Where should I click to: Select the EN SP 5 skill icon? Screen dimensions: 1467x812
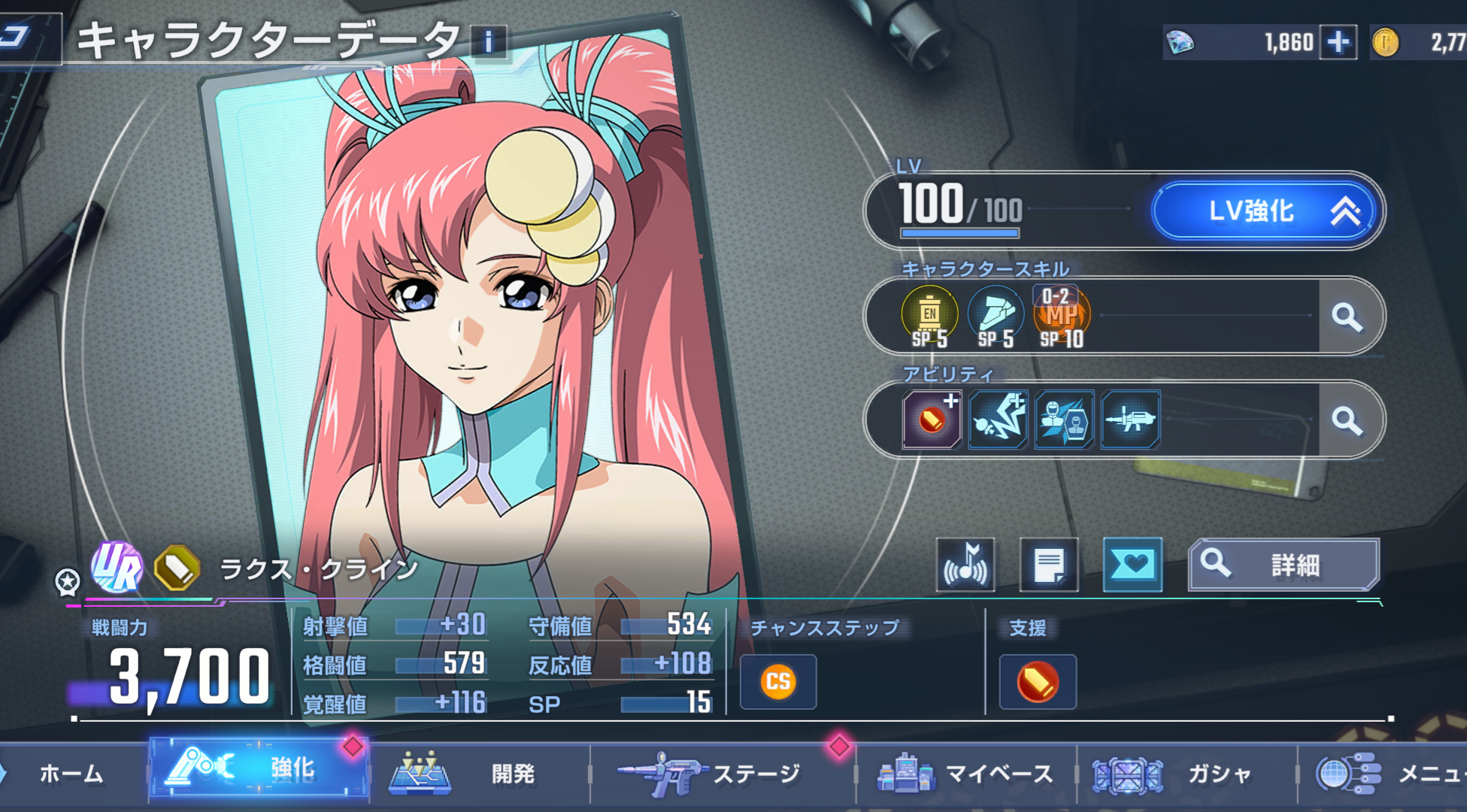(x=930, y=317)
